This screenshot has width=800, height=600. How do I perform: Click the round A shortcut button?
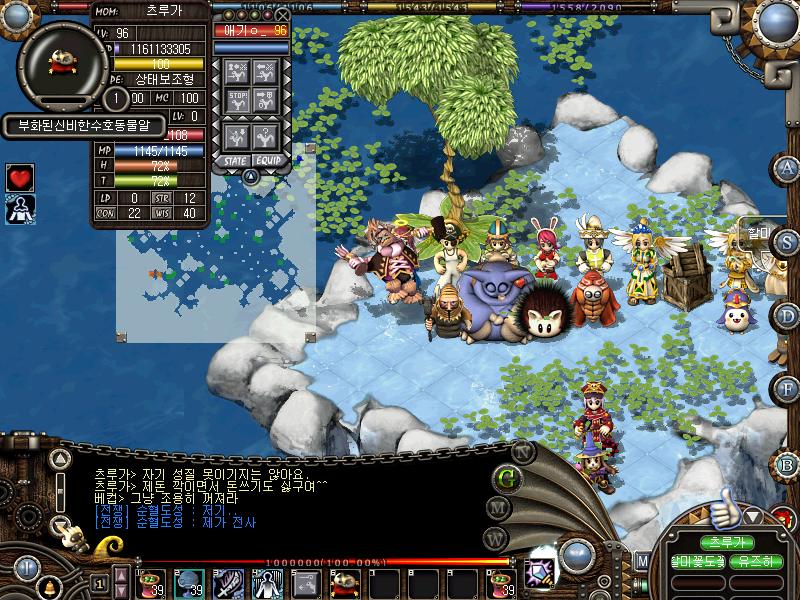(x=788, y=167)
